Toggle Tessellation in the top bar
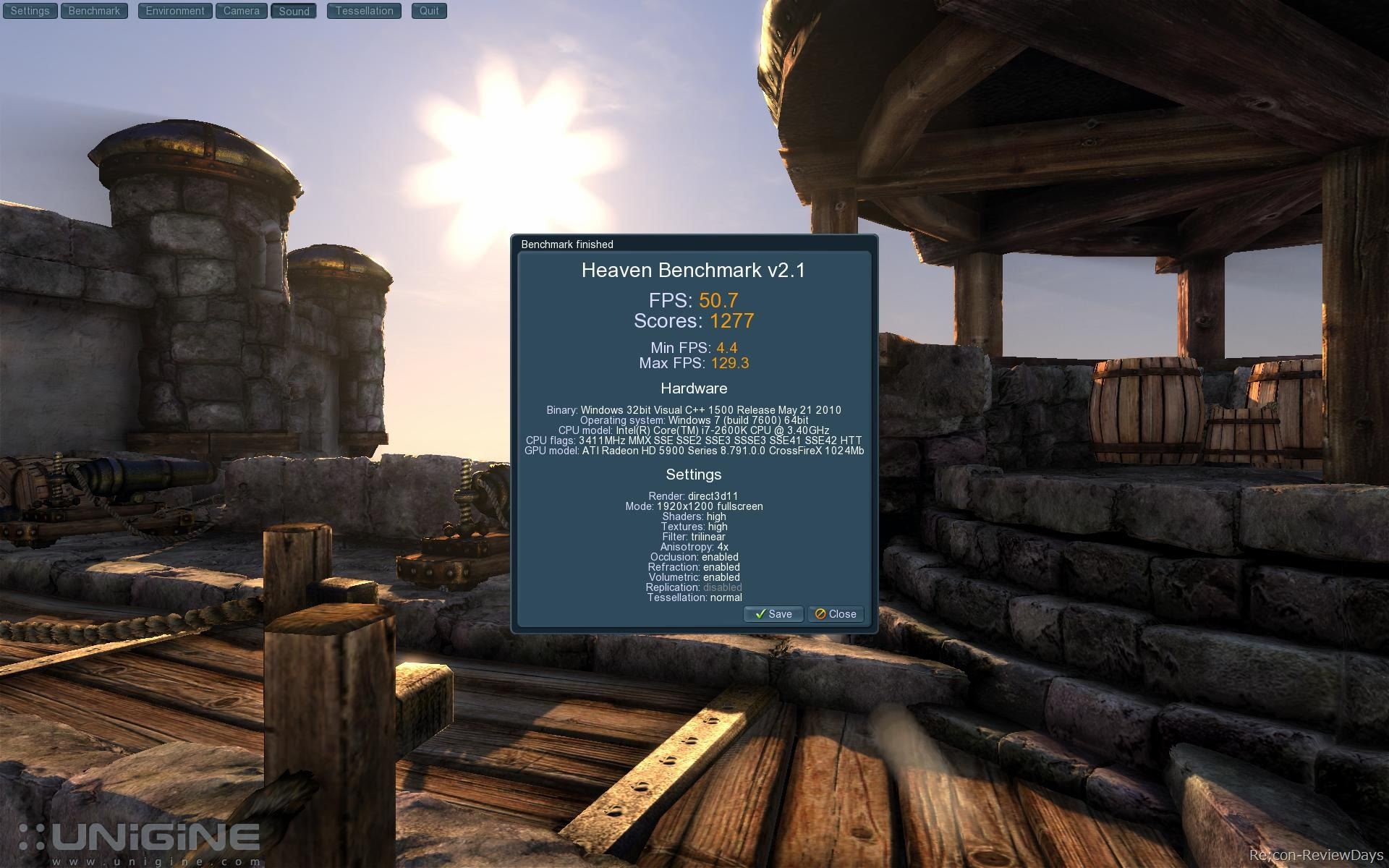The image size is (1389, 868). (364, 11)
